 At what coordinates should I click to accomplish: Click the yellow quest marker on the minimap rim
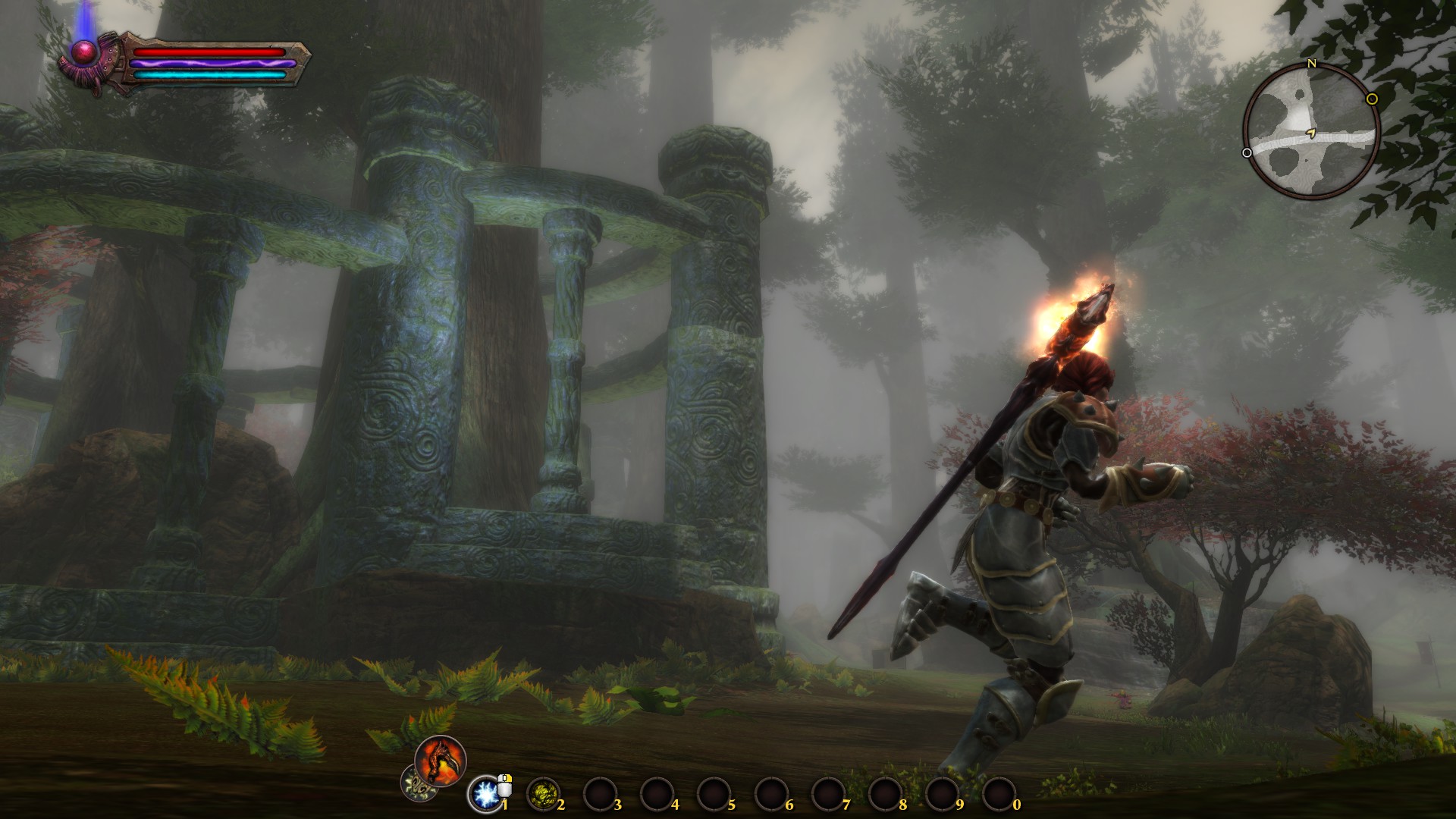tap(1372, 99)
